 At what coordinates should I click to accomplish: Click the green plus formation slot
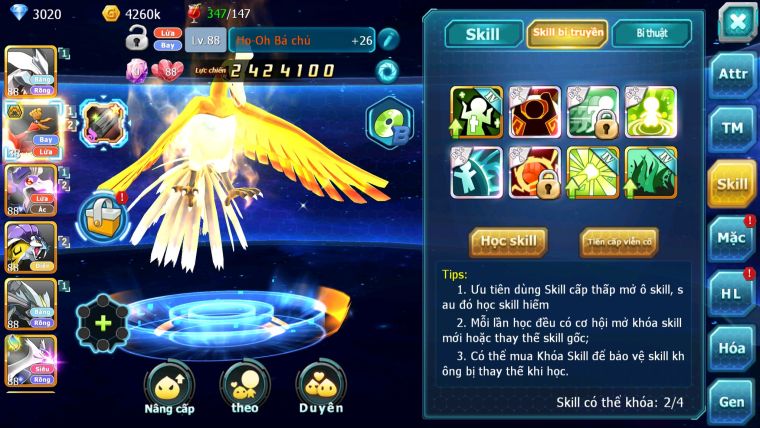pyautogui.click(x=103, y=324)
